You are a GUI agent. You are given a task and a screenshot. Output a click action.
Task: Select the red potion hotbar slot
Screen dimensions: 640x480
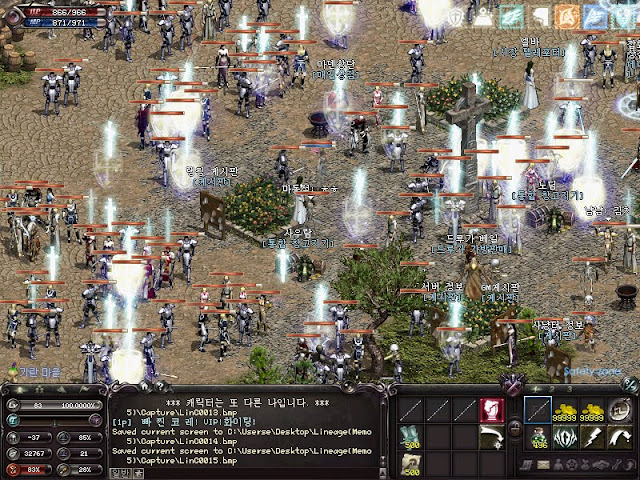pyautogui.click(x=491, y=410)
